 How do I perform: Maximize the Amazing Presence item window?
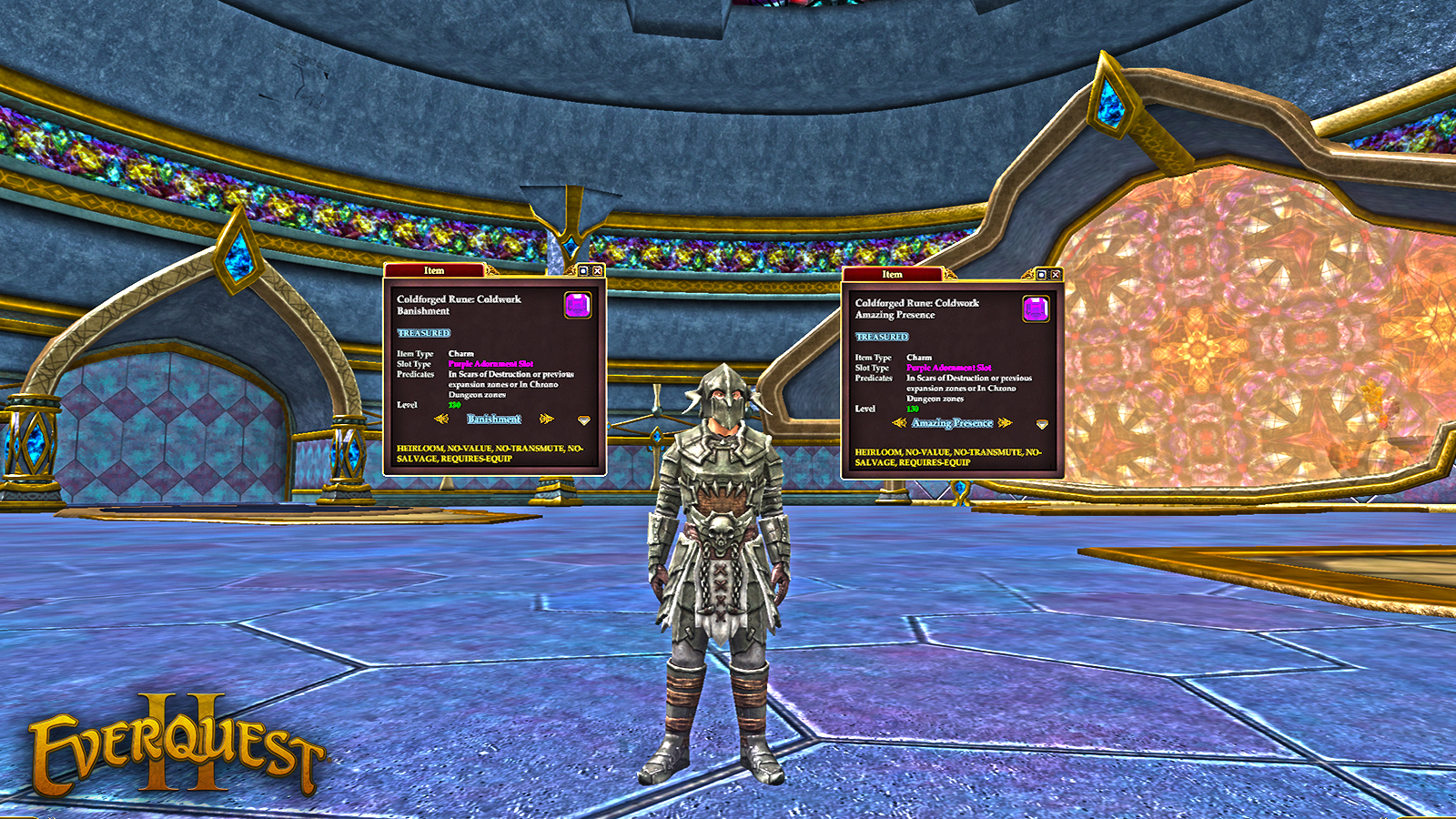1042,274
